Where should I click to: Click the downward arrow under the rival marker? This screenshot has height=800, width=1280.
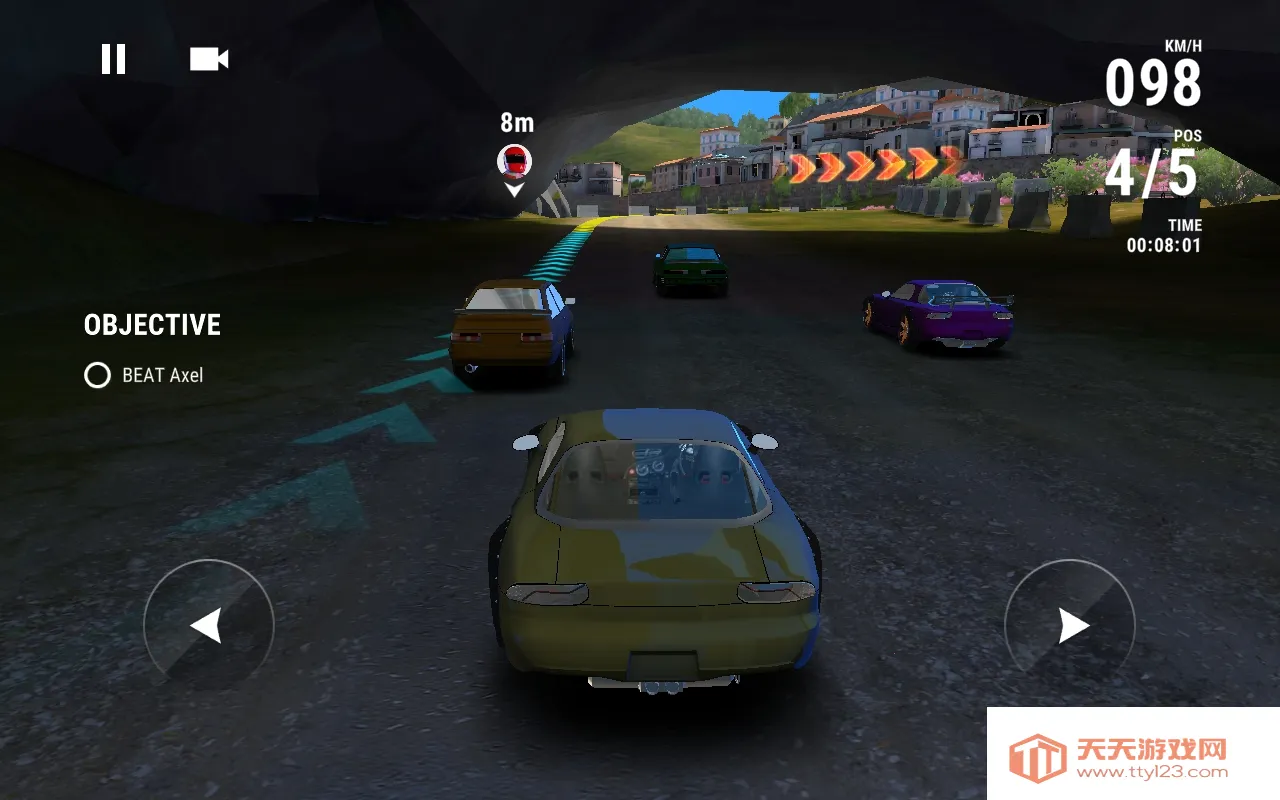pos(514,192)
